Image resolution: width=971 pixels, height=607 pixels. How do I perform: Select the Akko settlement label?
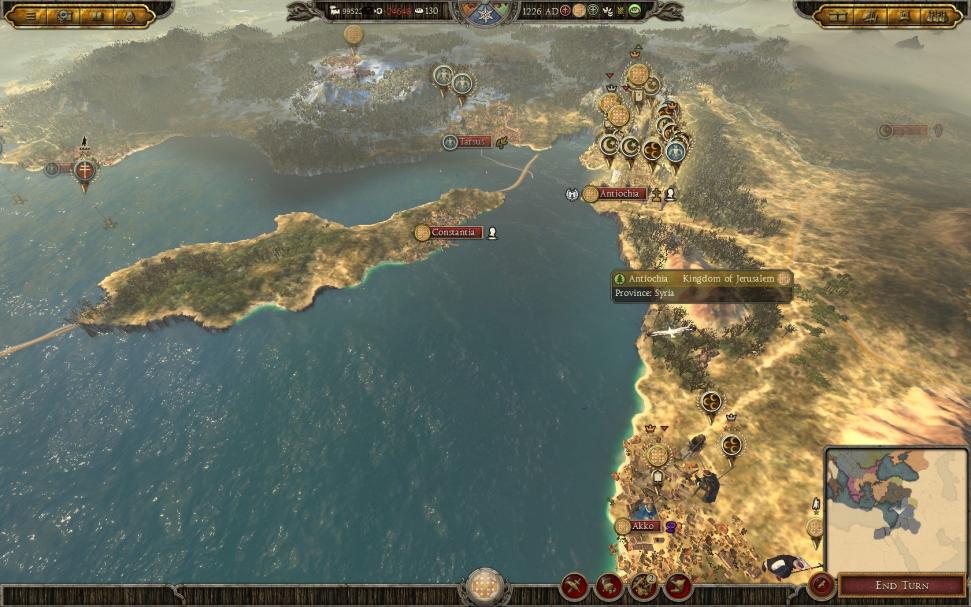[x=642, y=526]
